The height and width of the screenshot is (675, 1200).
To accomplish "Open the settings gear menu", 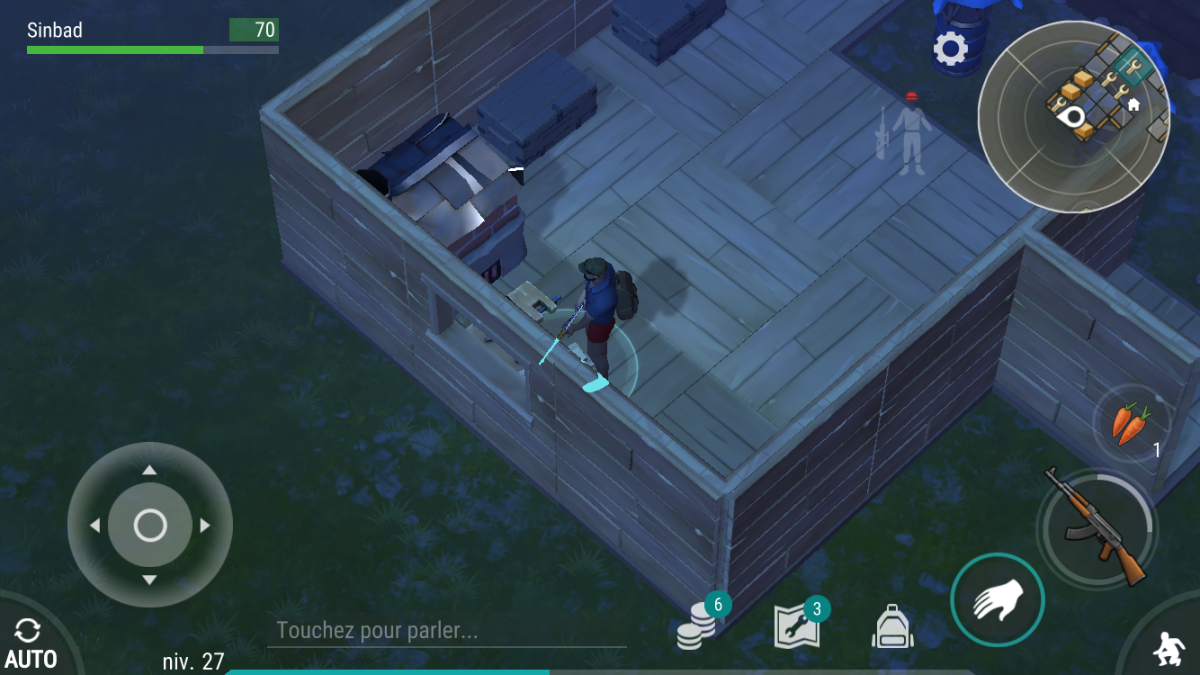I will [x=950, y=48].
